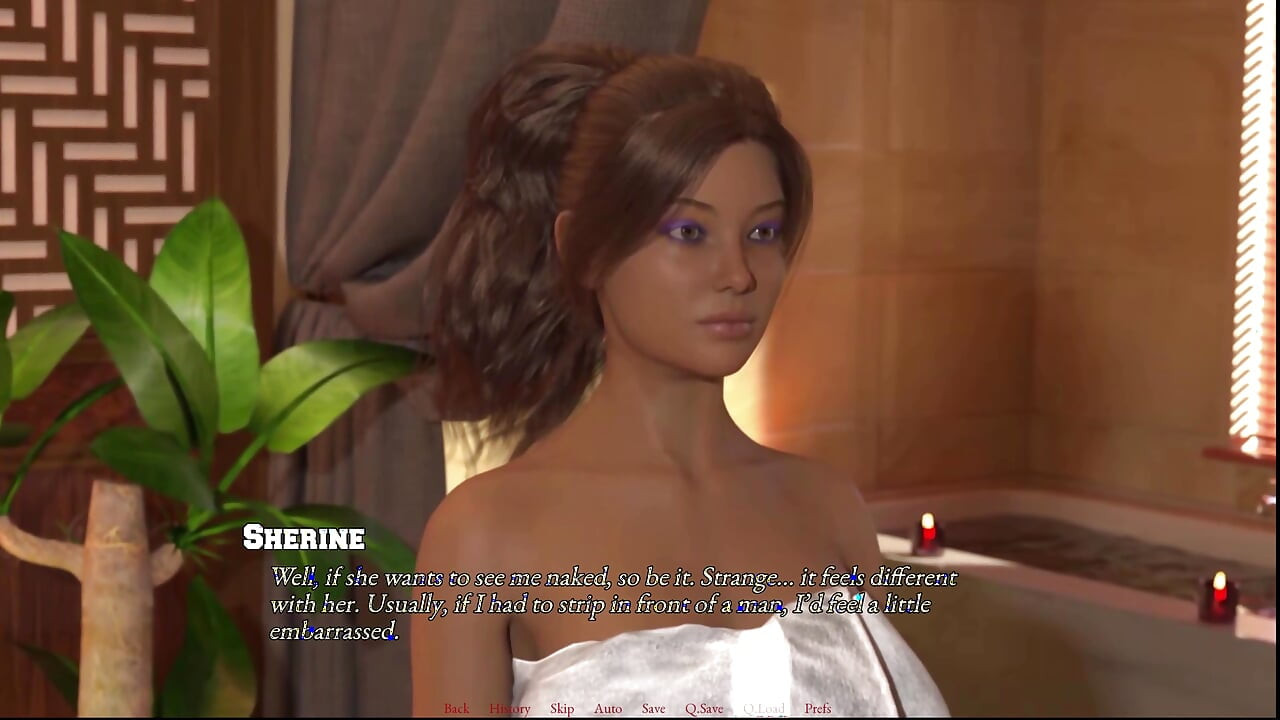Perform a Q.Save quick save

click(704, 708)
